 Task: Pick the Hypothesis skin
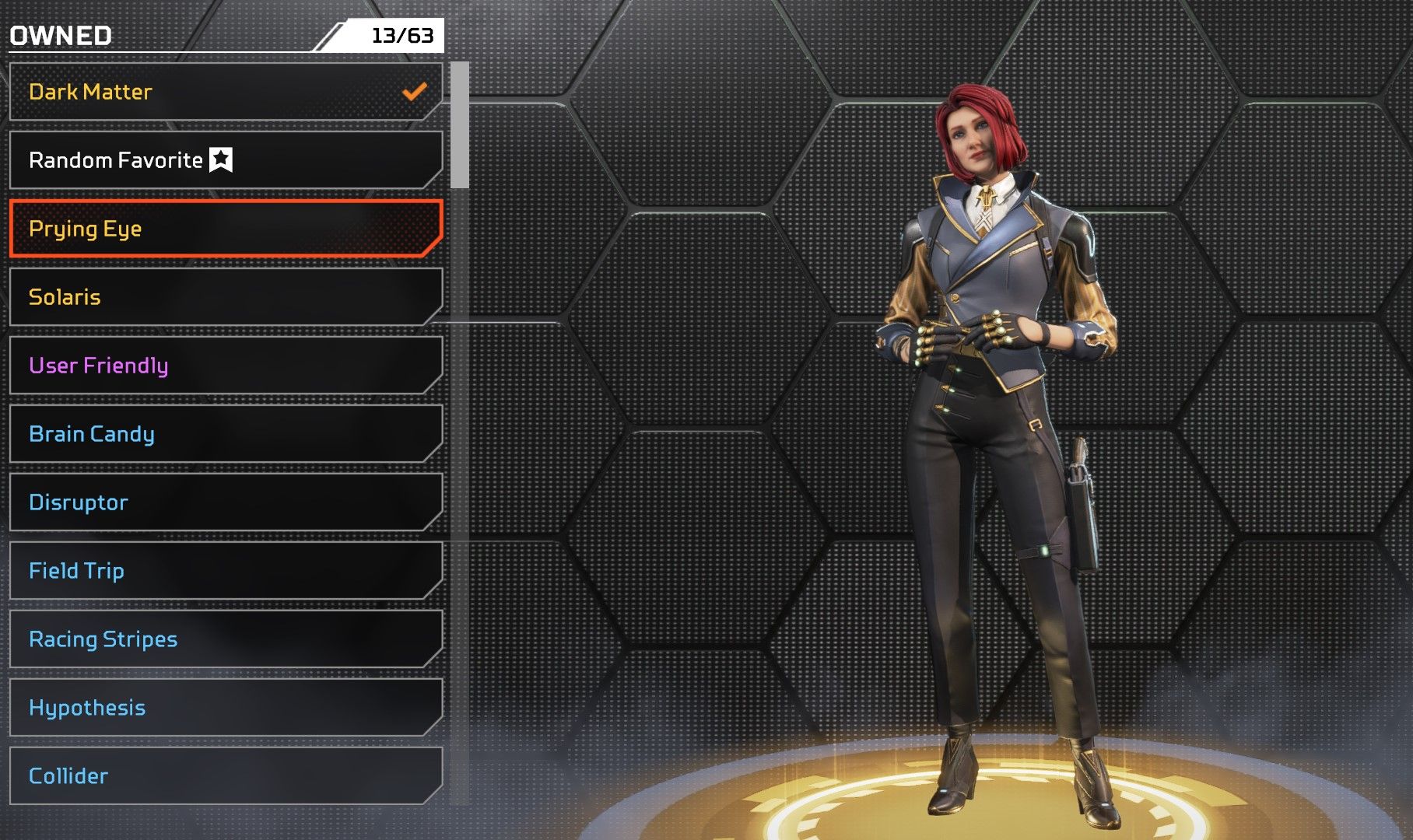tap(226, 708)
